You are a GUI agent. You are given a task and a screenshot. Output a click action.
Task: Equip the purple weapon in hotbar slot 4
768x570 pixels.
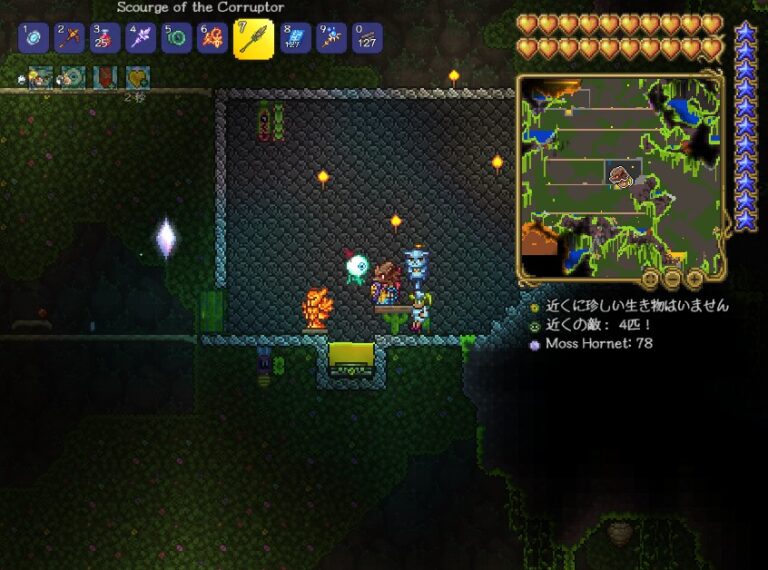141,39
